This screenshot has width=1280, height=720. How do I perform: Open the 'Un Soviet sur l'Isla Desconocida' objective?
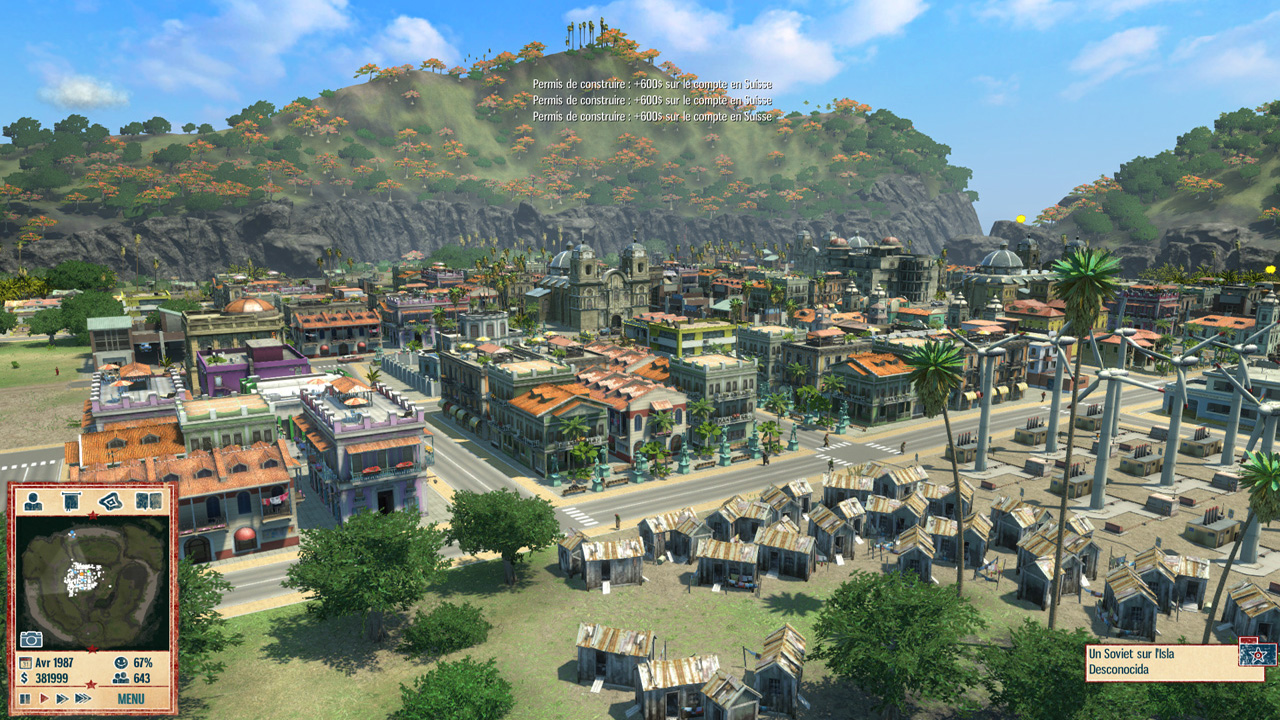tap(1160, 662)
